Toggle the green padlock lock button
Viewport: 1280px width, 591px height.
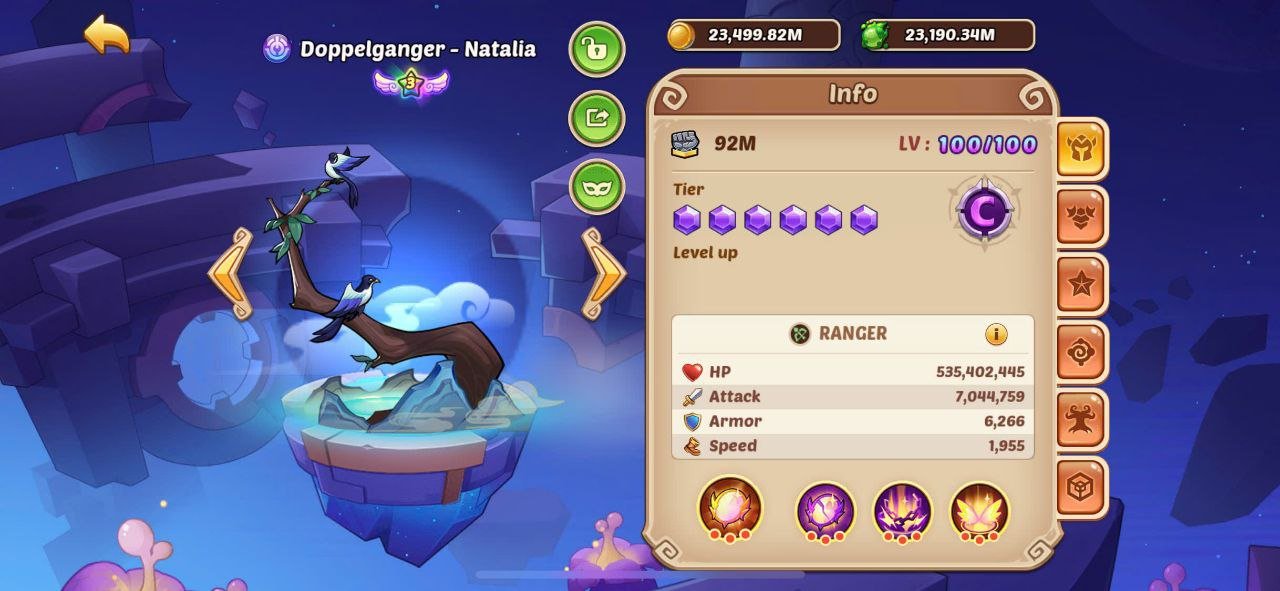(x=597, y=49)
